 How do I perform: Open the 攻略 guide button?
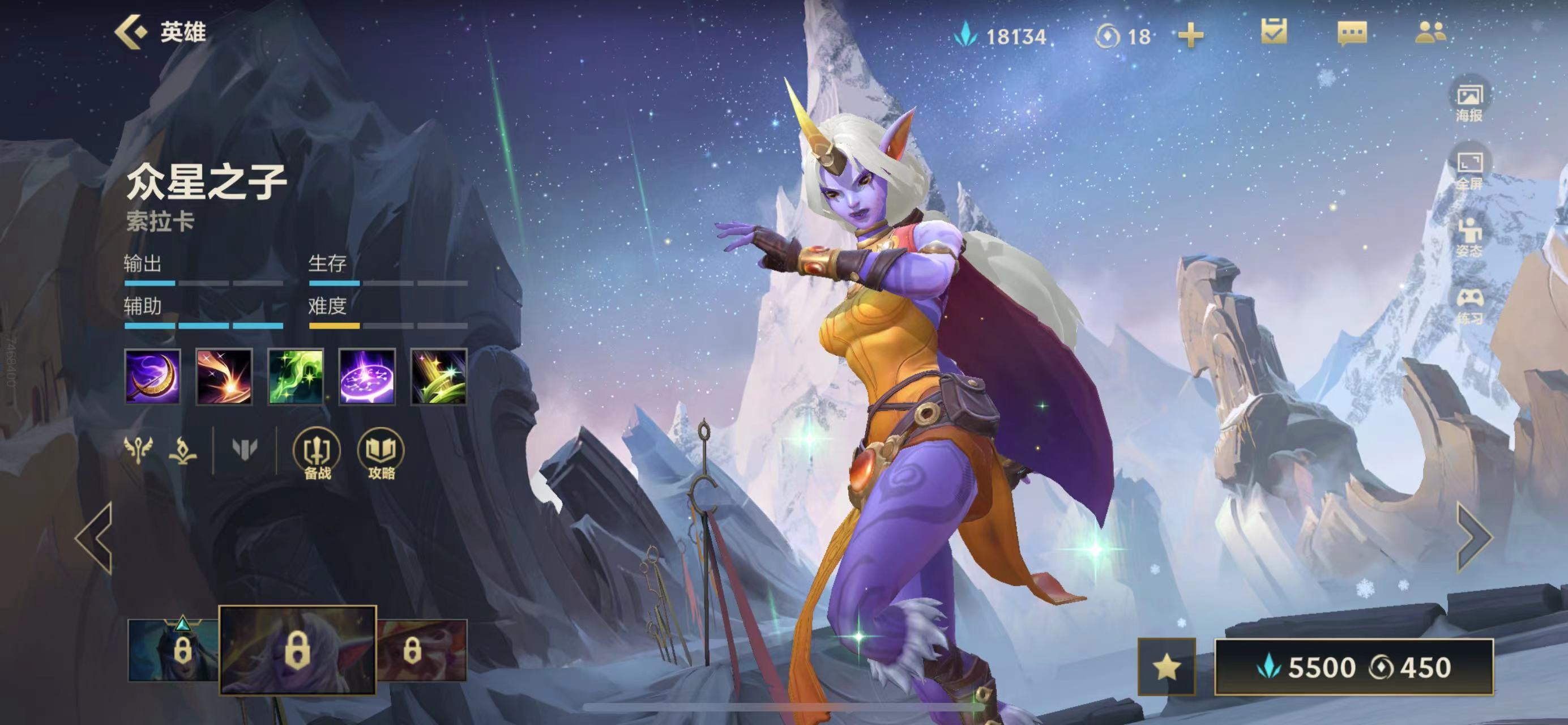pos(381,454)
